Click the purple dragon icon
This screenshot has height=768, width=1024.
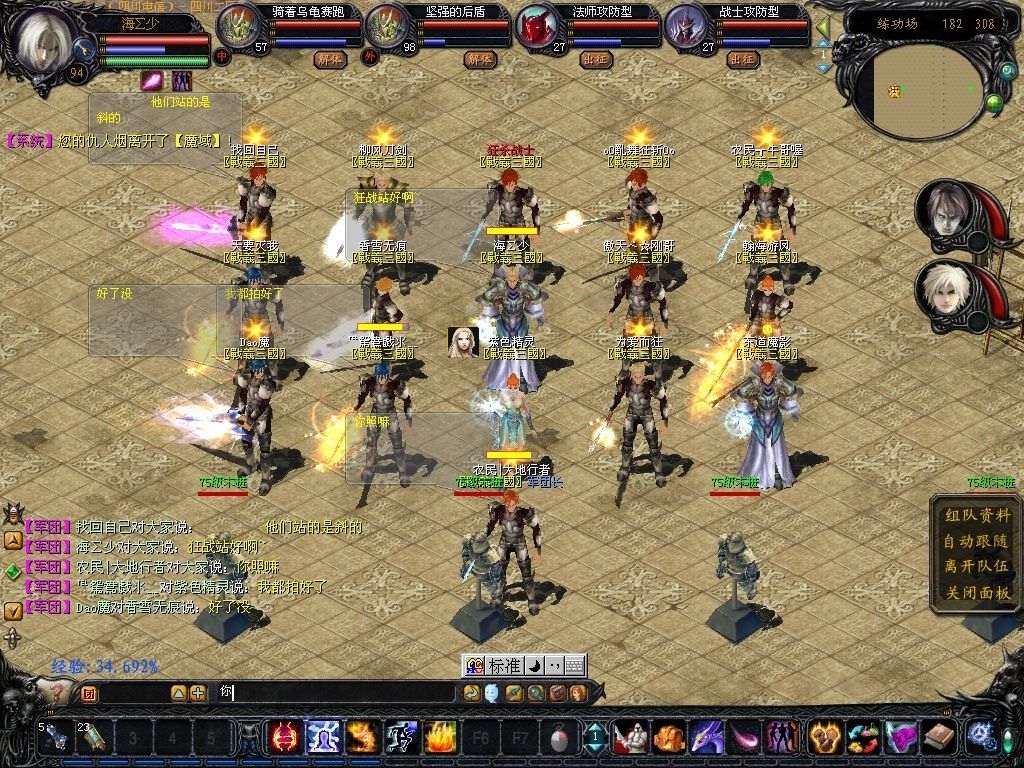point(706,738)
